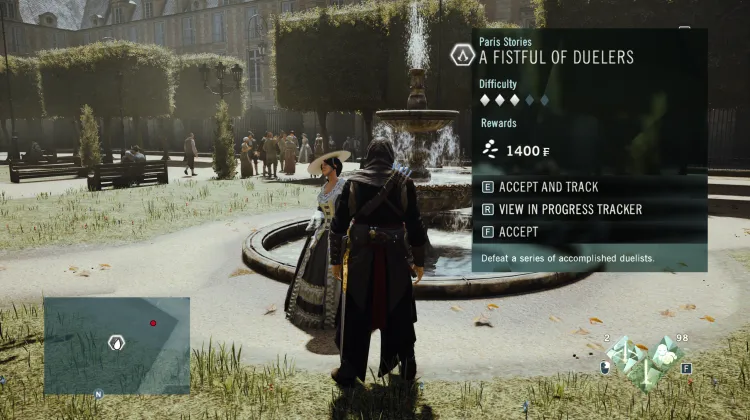Select the red marker on the minimap
This screenshot has width=750, height=420.
(x=153, y=323)
